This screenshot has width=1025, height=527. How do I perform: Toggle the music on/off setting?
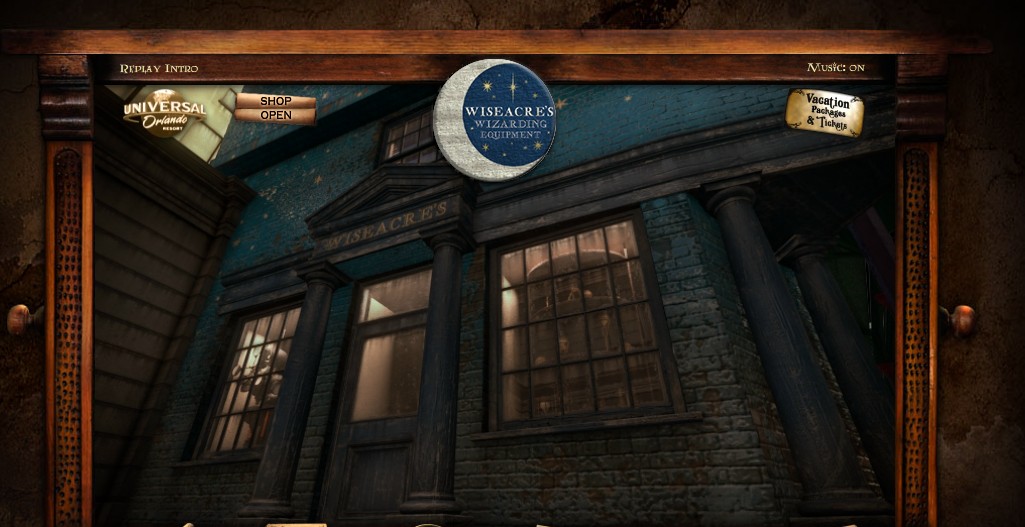[x=835, y=68]
